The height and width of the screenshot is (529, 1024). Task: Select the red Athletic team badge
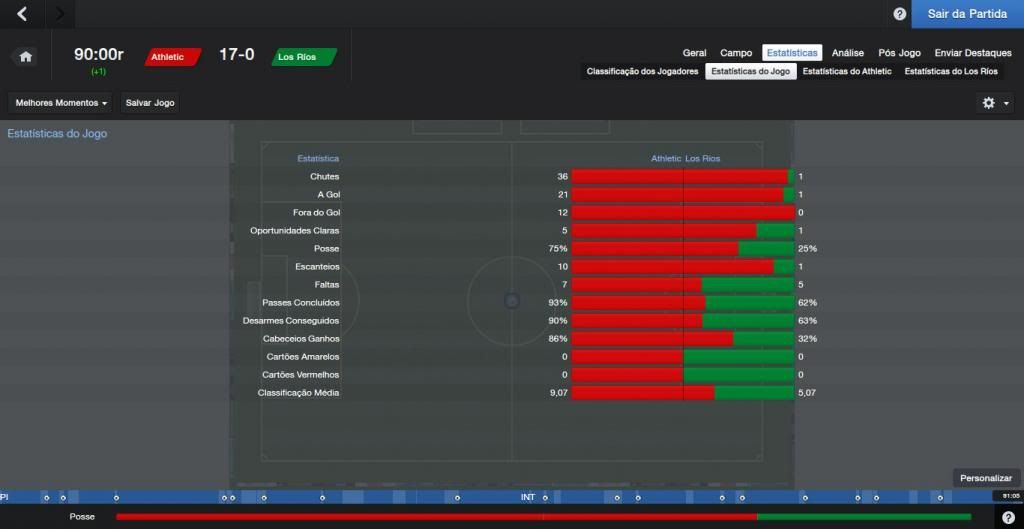173,57
